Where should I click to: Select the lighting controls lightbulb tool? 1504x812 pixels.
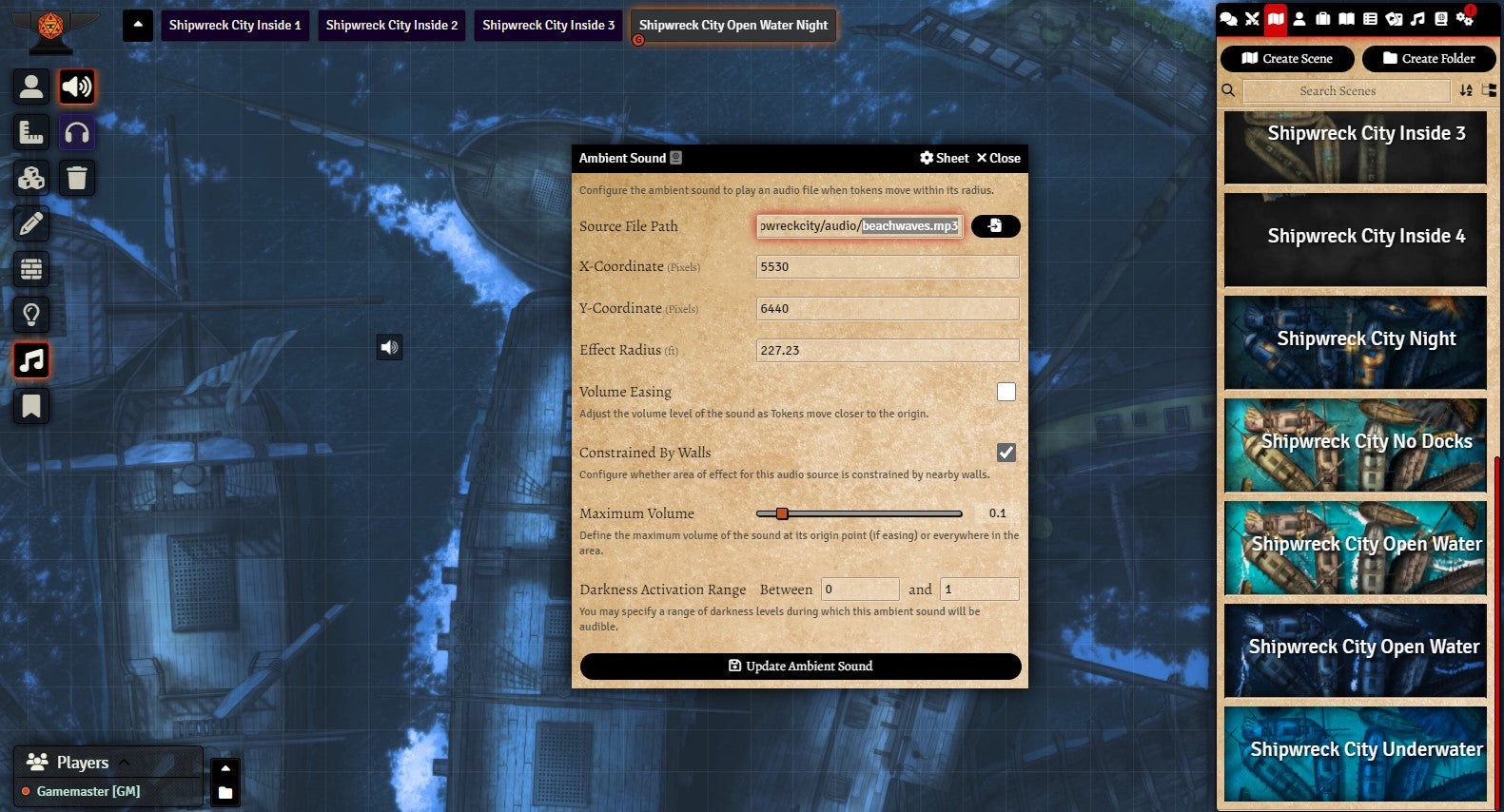click(x=31, y=315)
